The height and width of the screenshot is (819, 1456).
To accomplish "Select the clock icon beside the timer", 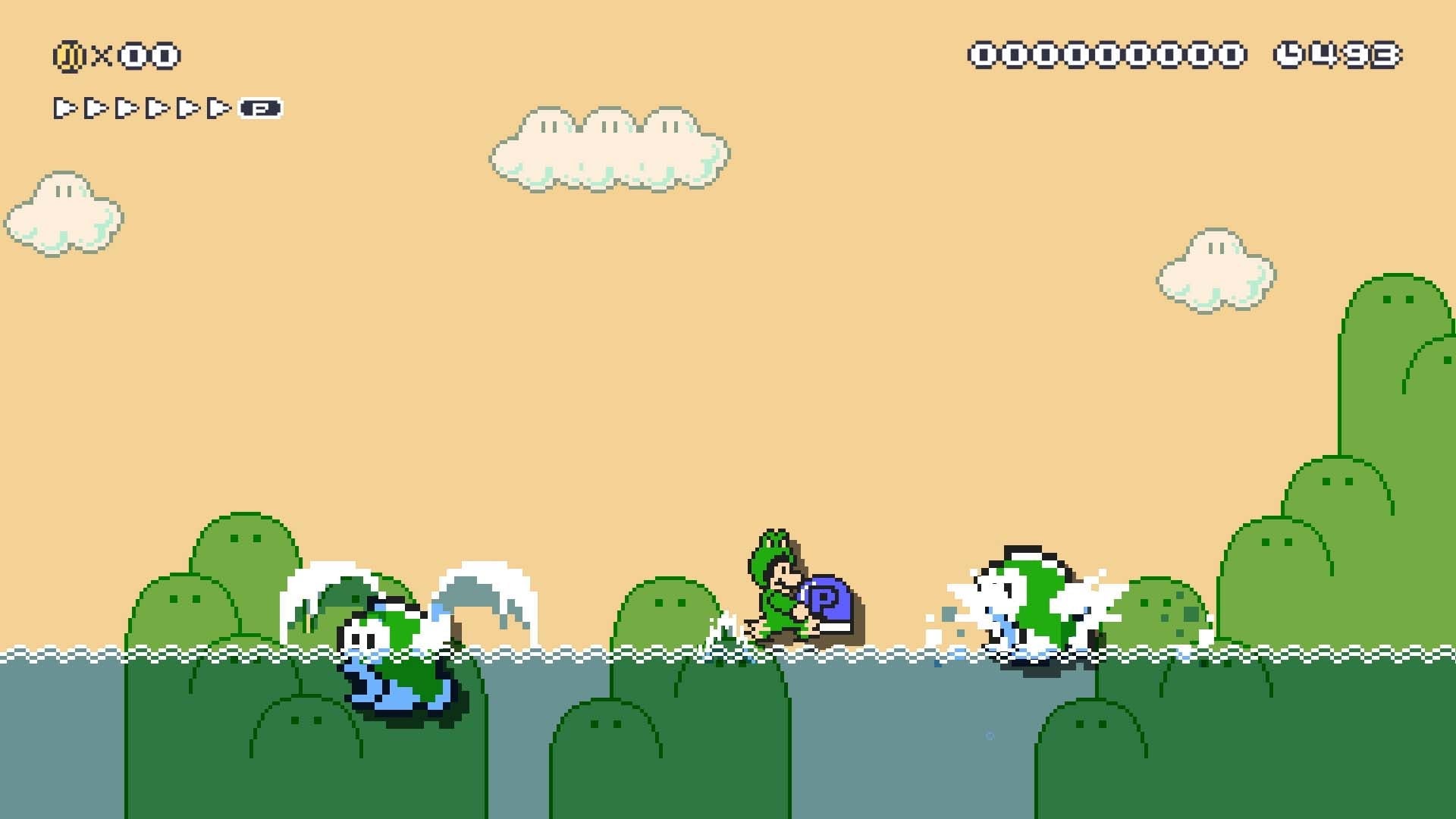I will 1289,53.
